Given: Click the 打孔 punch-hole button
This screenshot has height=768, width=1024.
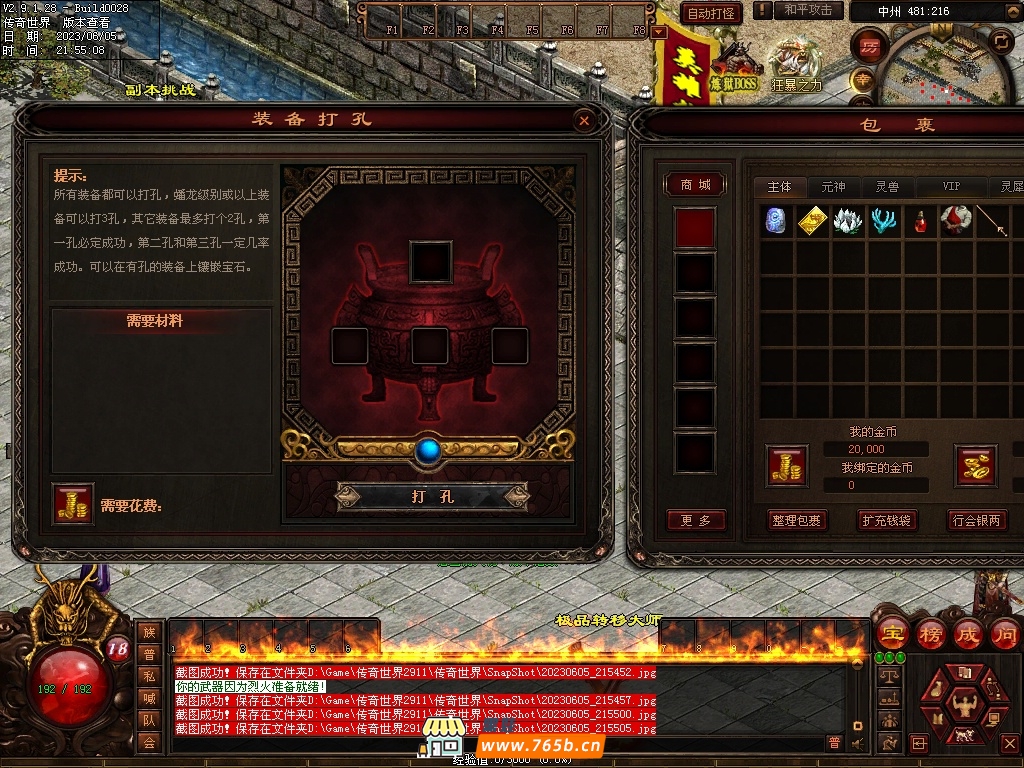Looking at the screenshot, I should tap(432, 496).
